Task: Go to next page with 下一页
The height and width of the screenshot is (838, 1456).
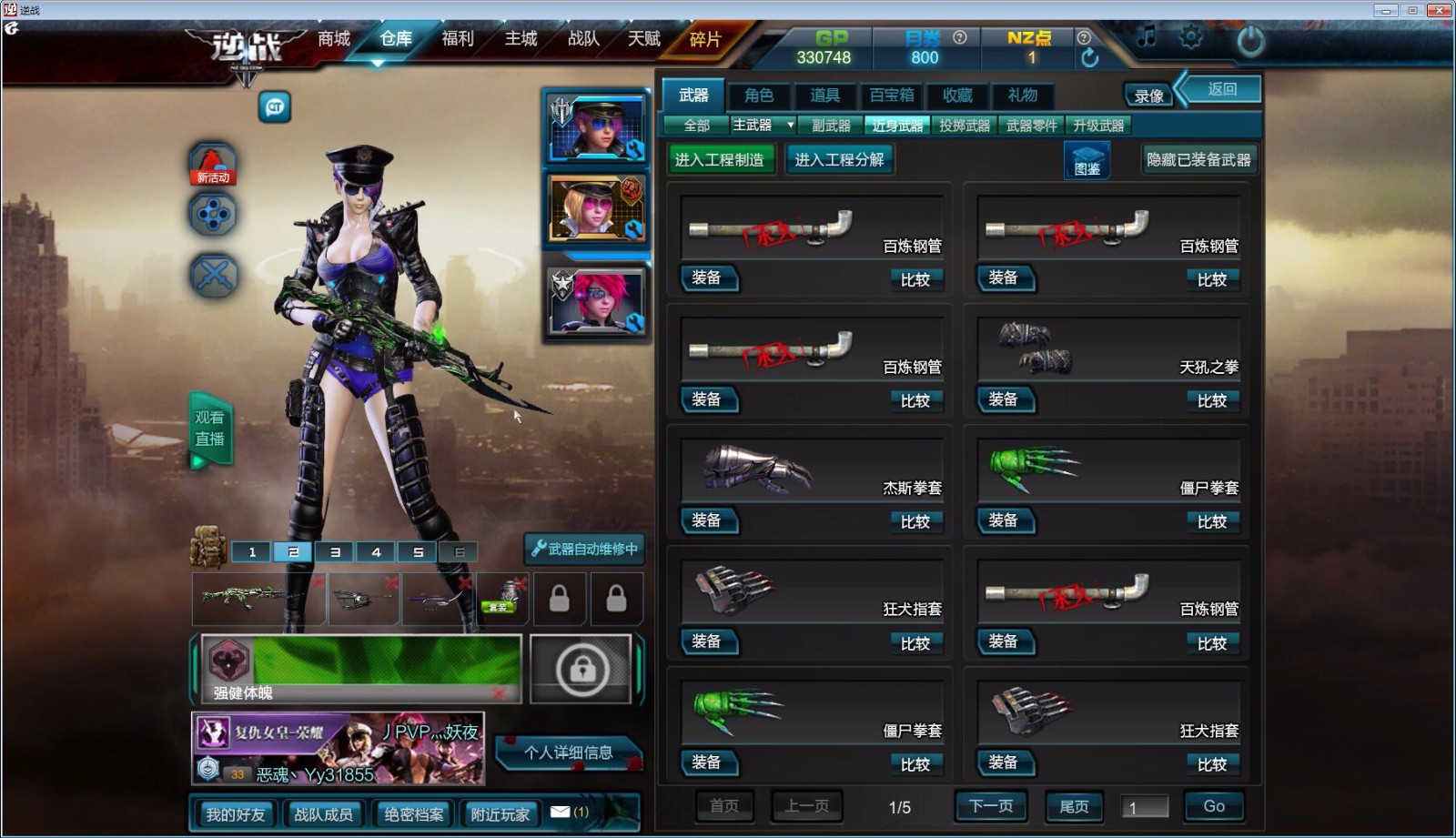Action: point(990,805)
